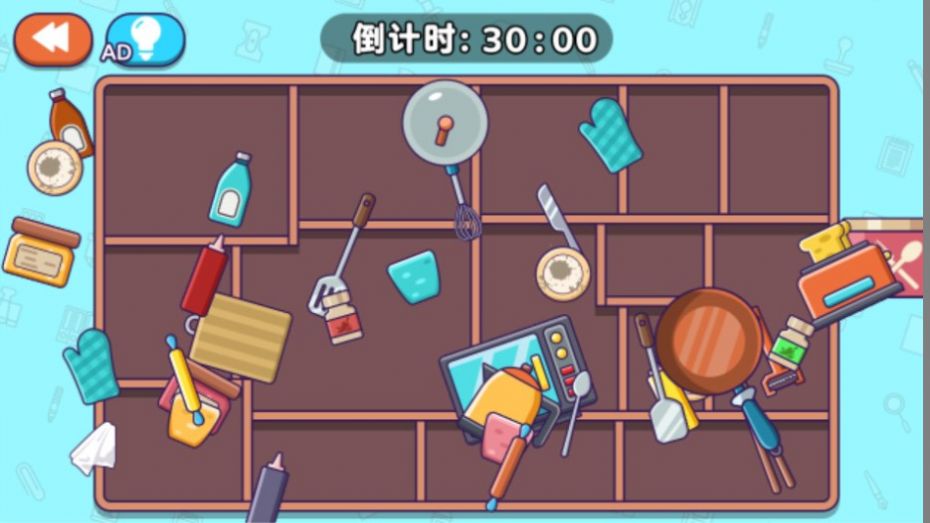Choose the brown sauce bottle outside the drawer
Screen dimensions: 930x523
70,122
